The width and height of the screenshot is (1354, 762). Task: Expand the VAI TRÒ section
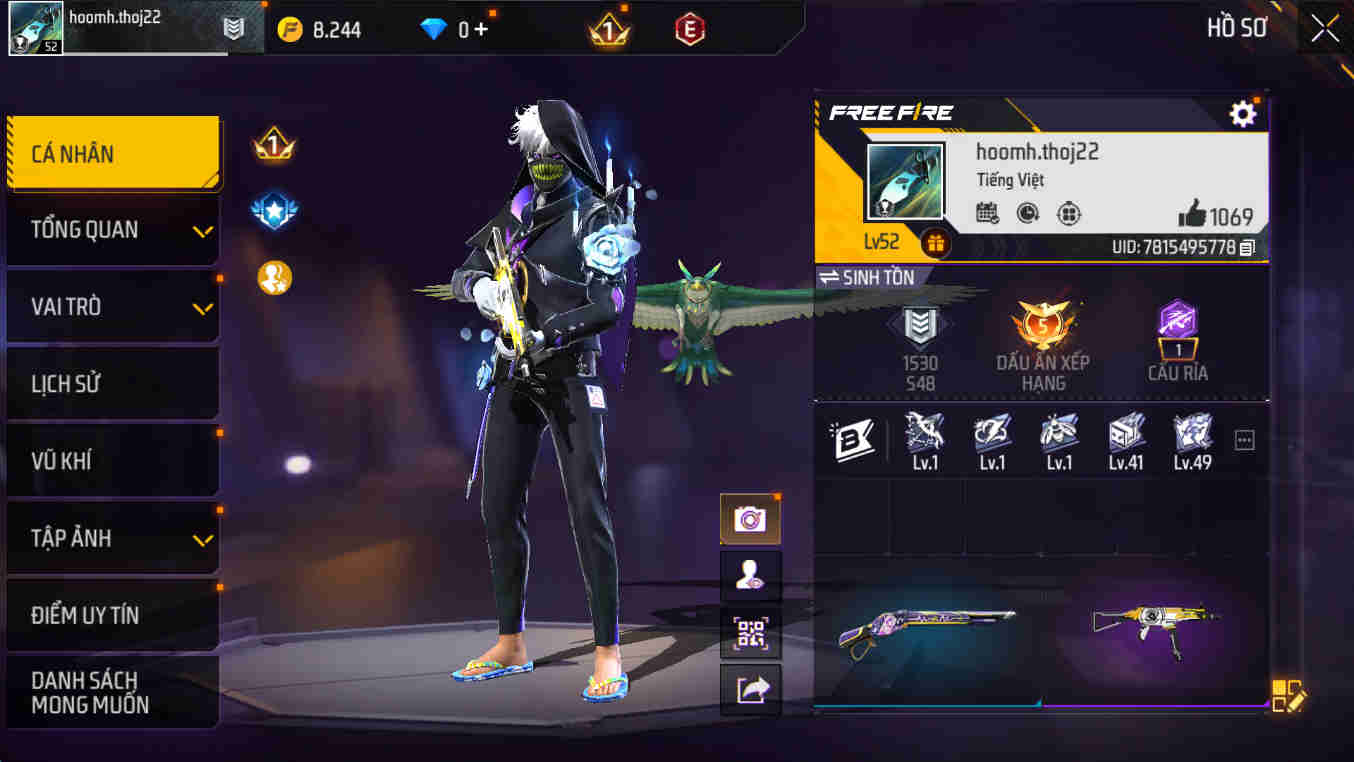(x=113, y=306)
